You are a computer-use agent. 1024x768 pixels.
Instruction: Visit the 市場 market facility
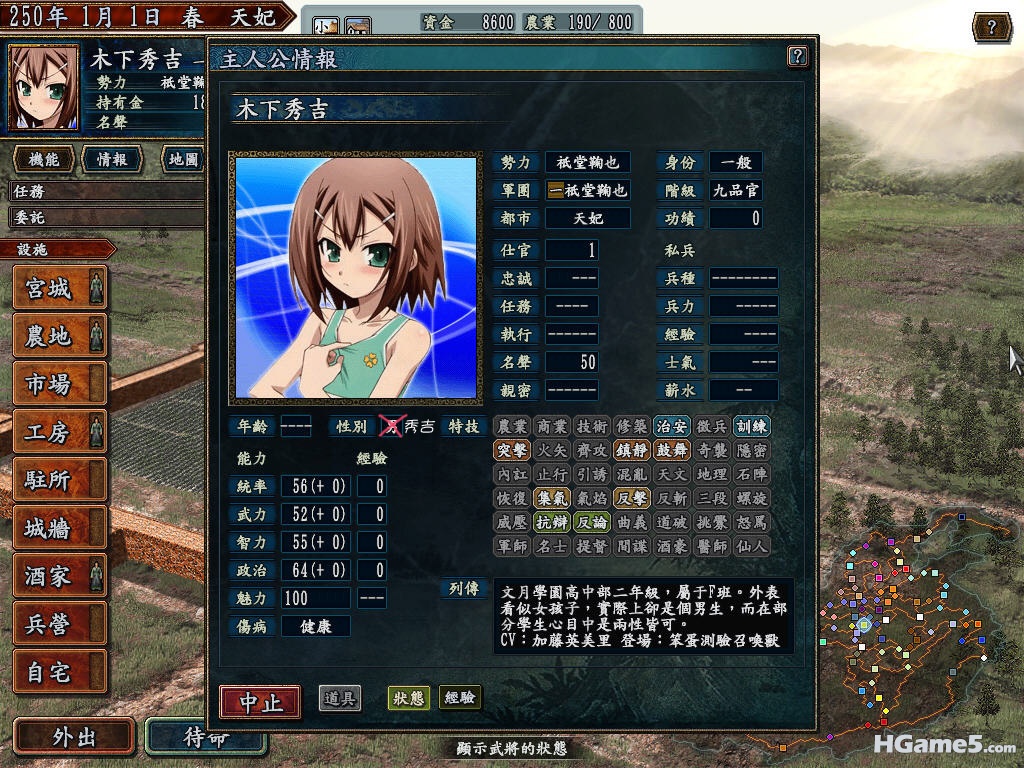coord(59,384)
